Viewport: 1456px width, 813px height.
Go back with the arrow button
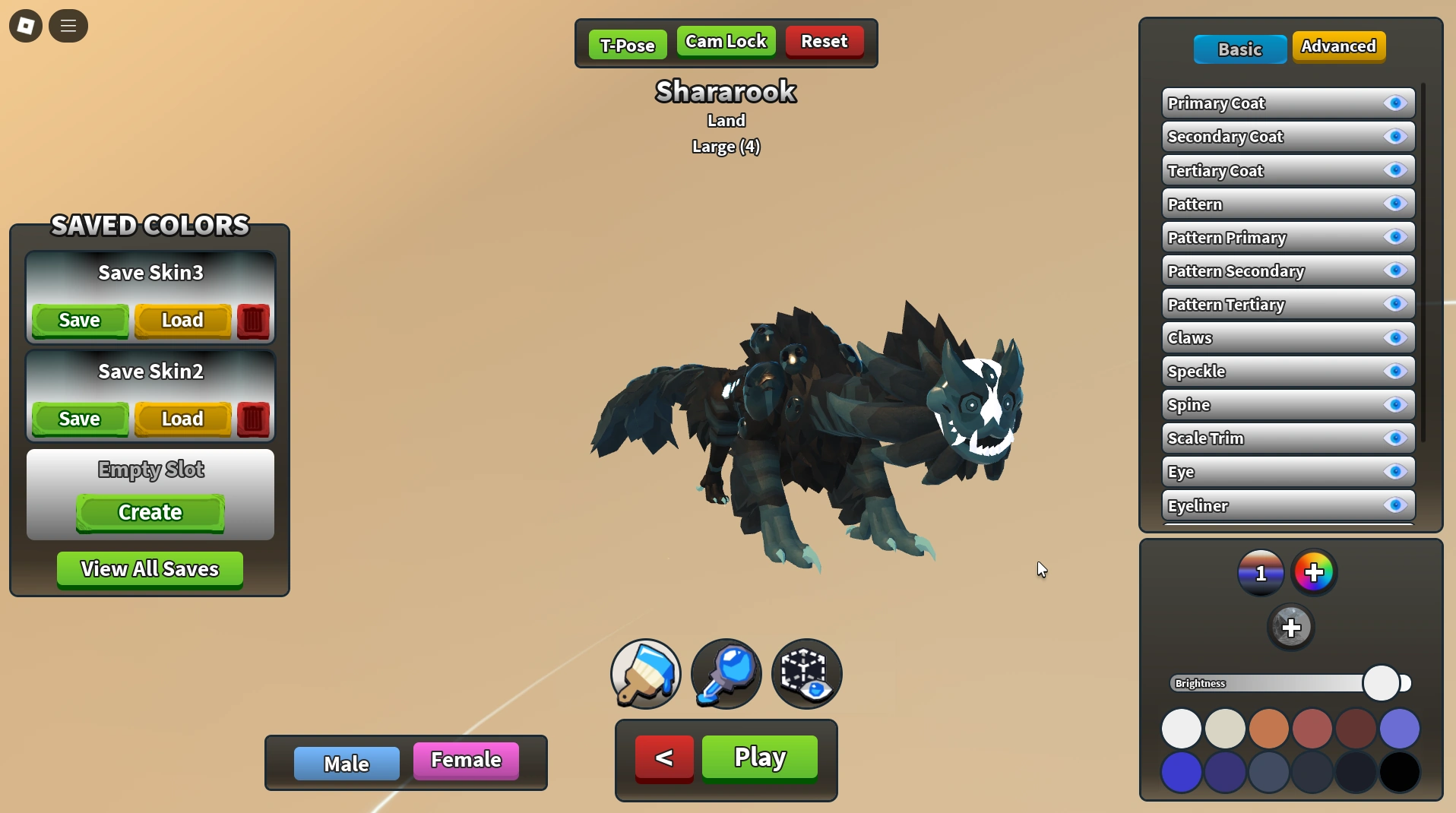click(x=663, y=757)
